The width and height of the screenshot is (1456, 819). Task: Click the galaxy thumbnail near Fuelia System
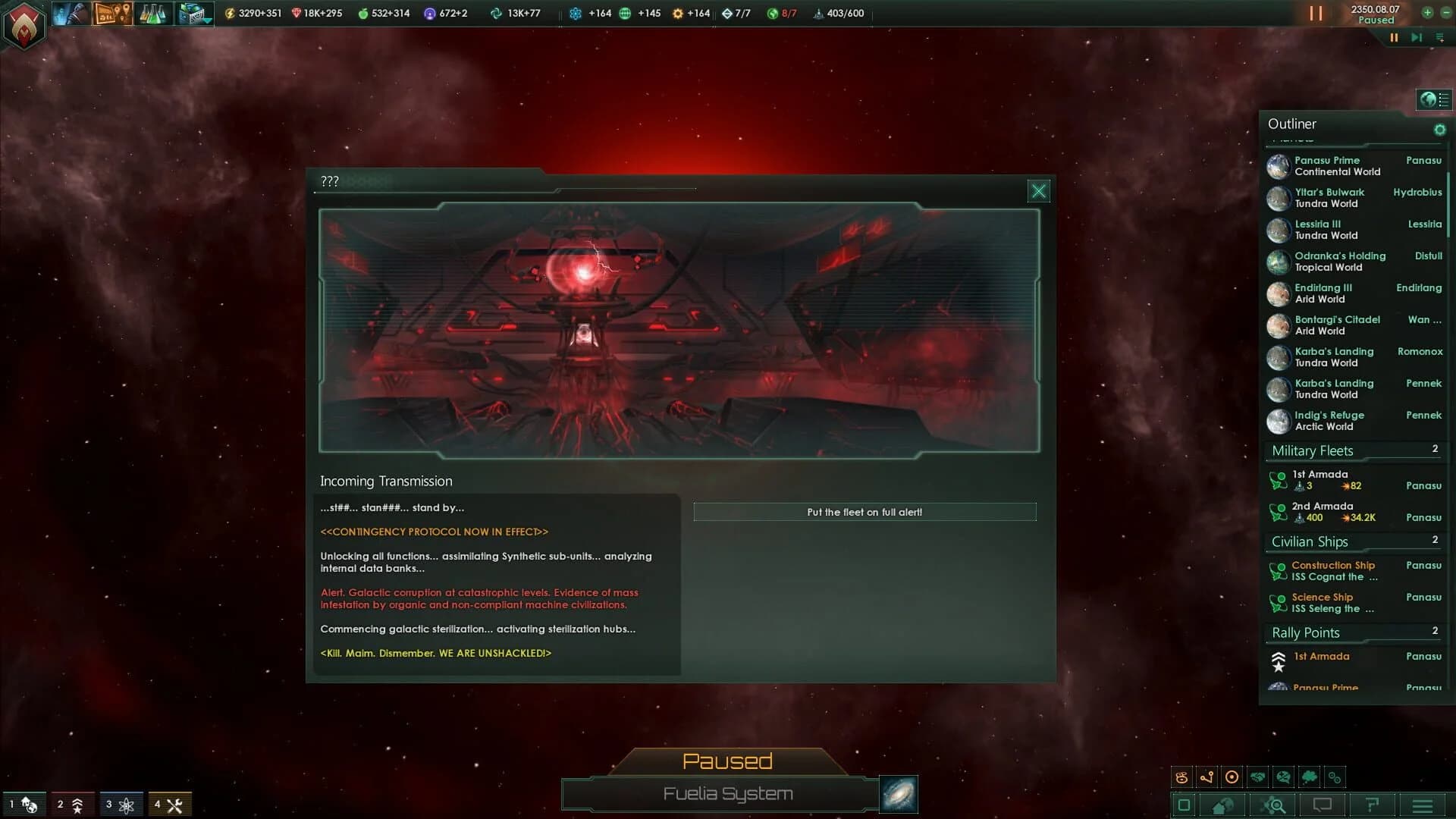(898, 794)
